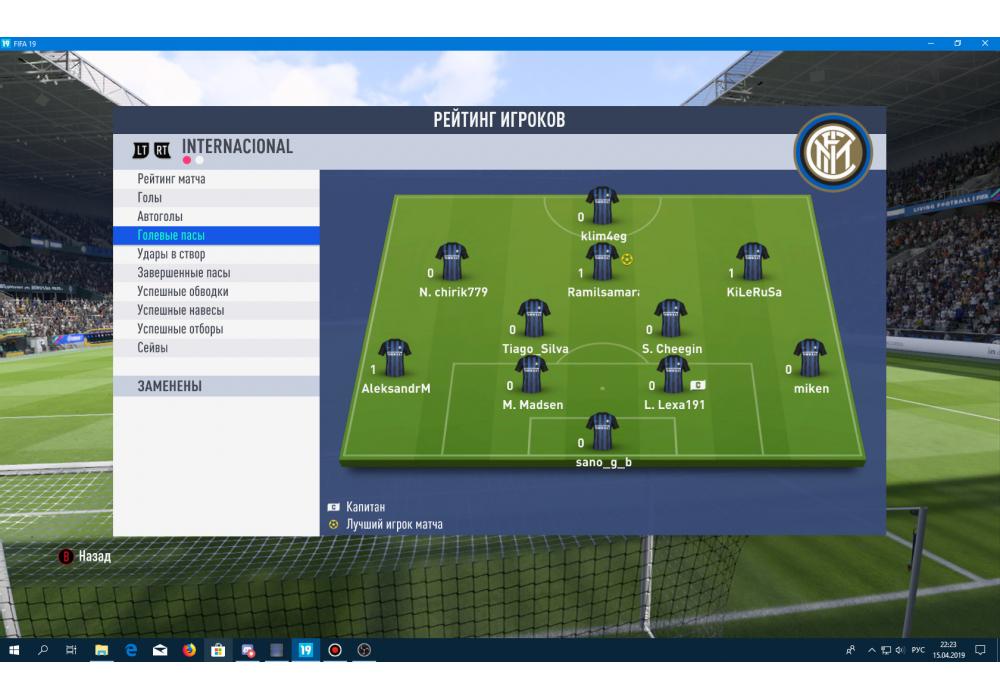
Task: Choose goalkeeper sano_g_b on the pitch
Action: [602, 432]
